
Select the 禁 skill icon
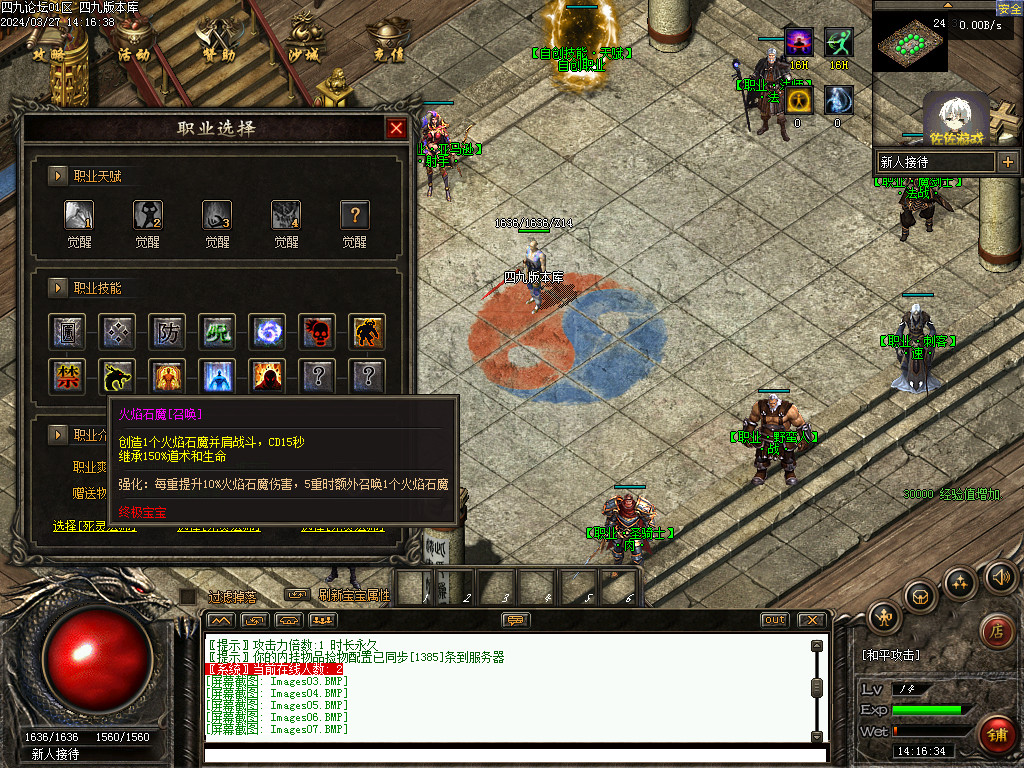[67, 377]
